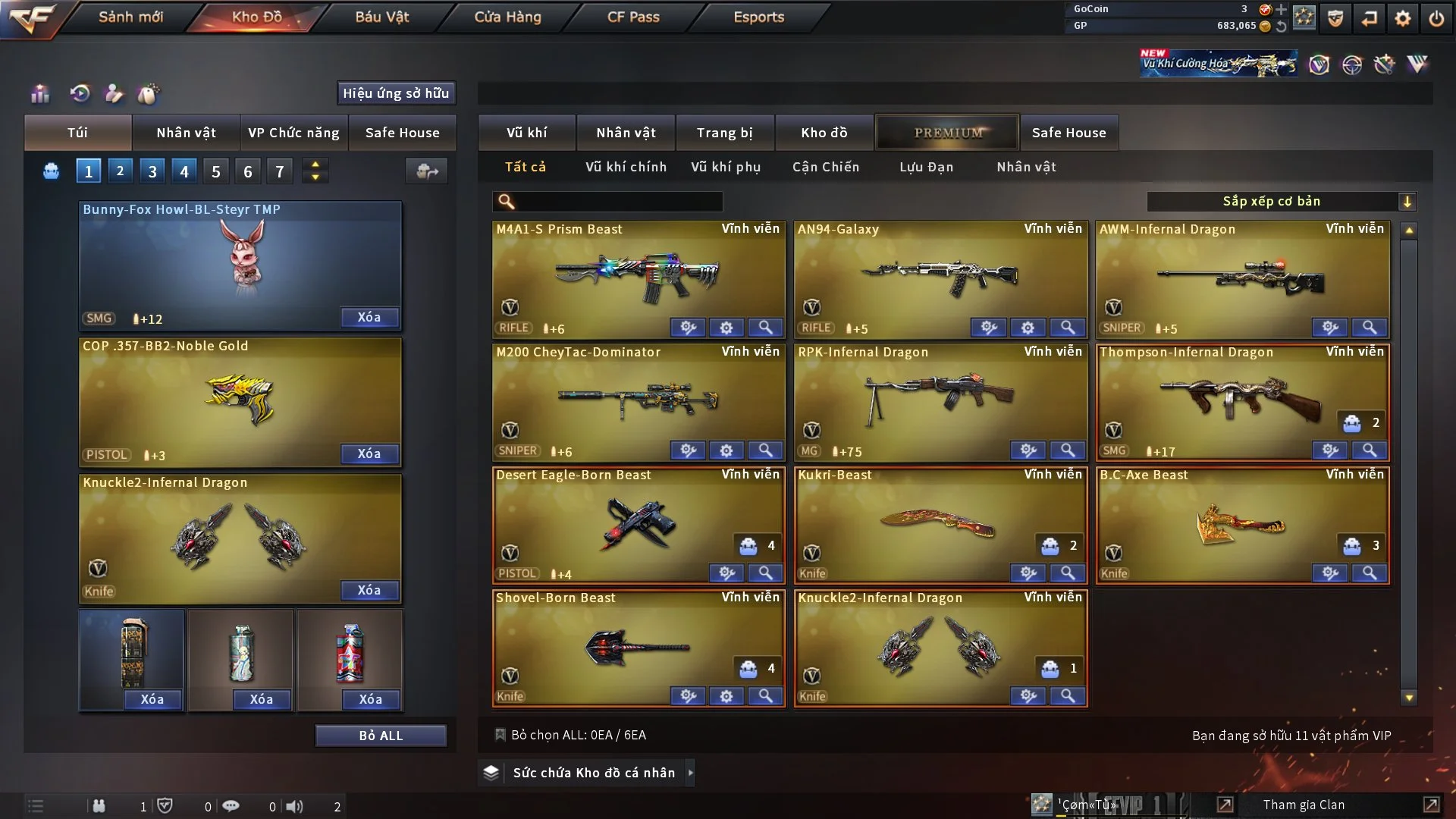The height and width of the screenshot is (819, 1456).
Task: Switch to the Vũ khí tab
Action: (526, 133)
